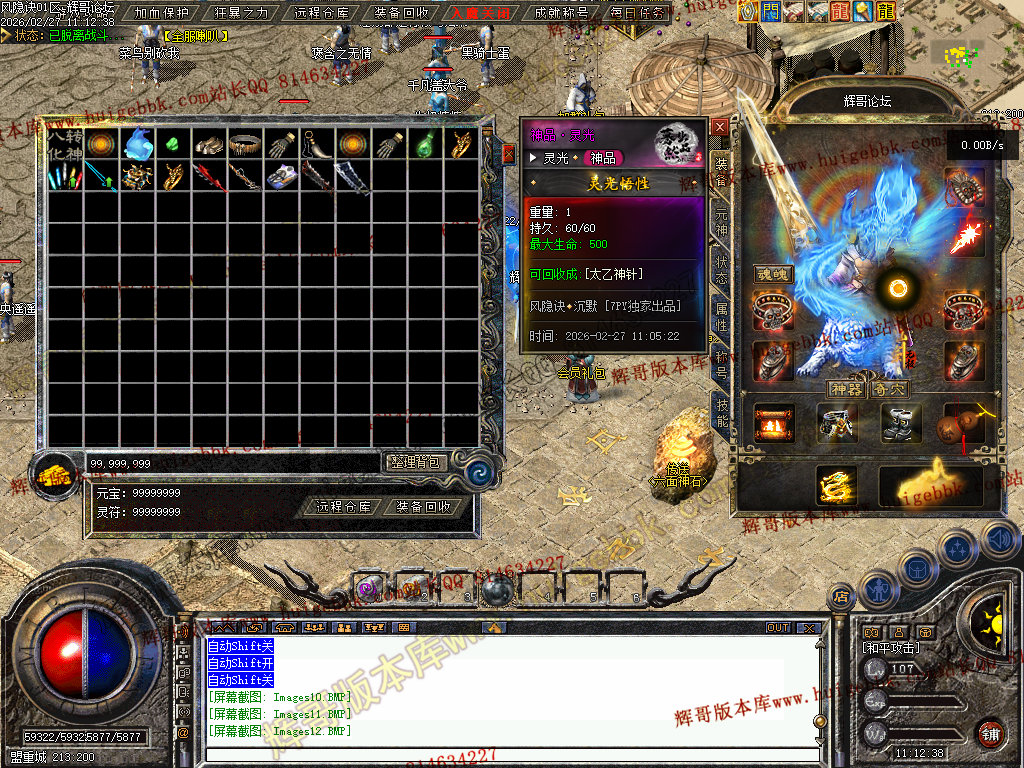The image size is (1024, 768).
Task: Click the 神器 artifact button
Action: 845,388
